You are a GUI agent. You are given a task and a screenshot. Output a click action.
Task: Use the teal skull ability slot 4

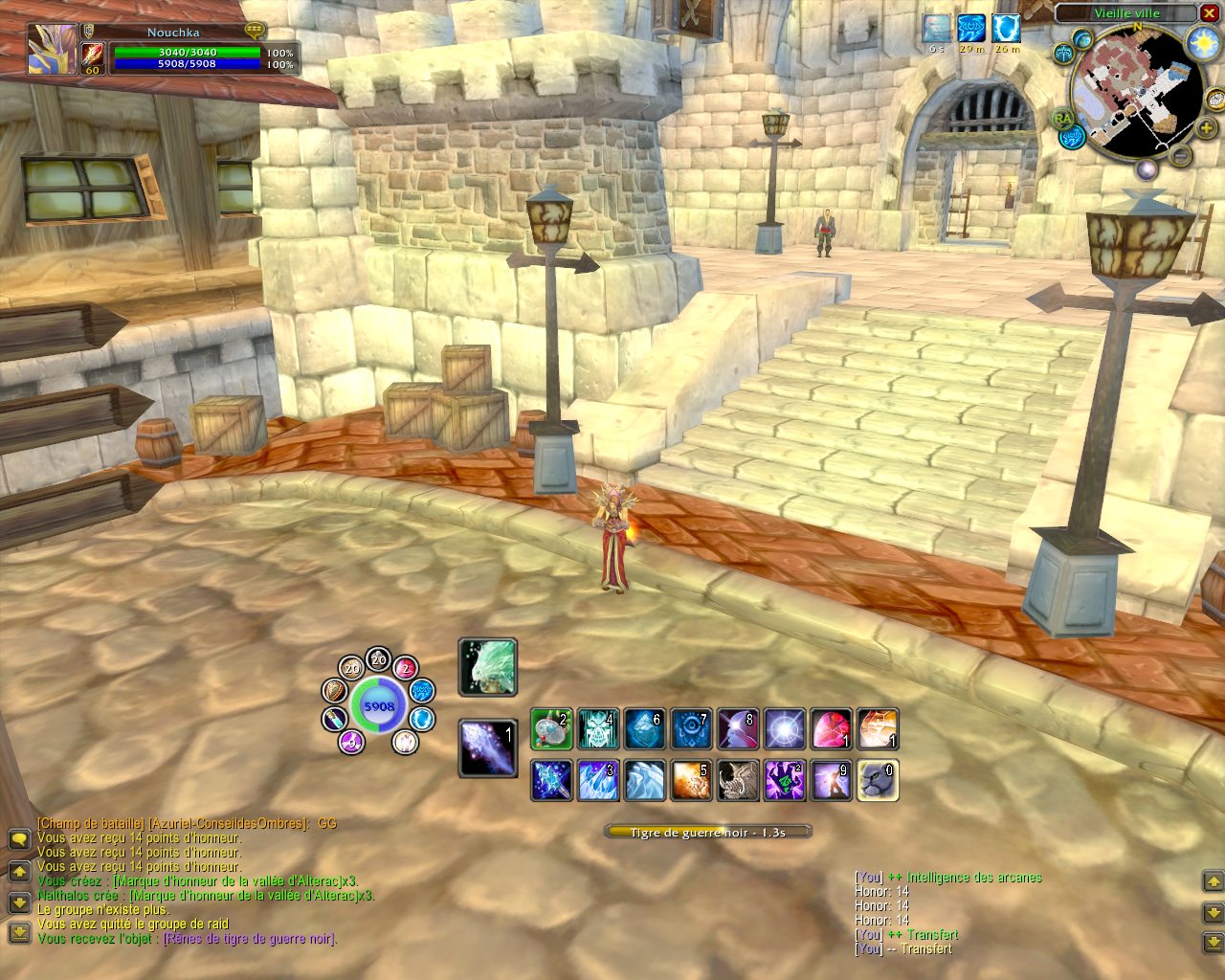(598, 729)
